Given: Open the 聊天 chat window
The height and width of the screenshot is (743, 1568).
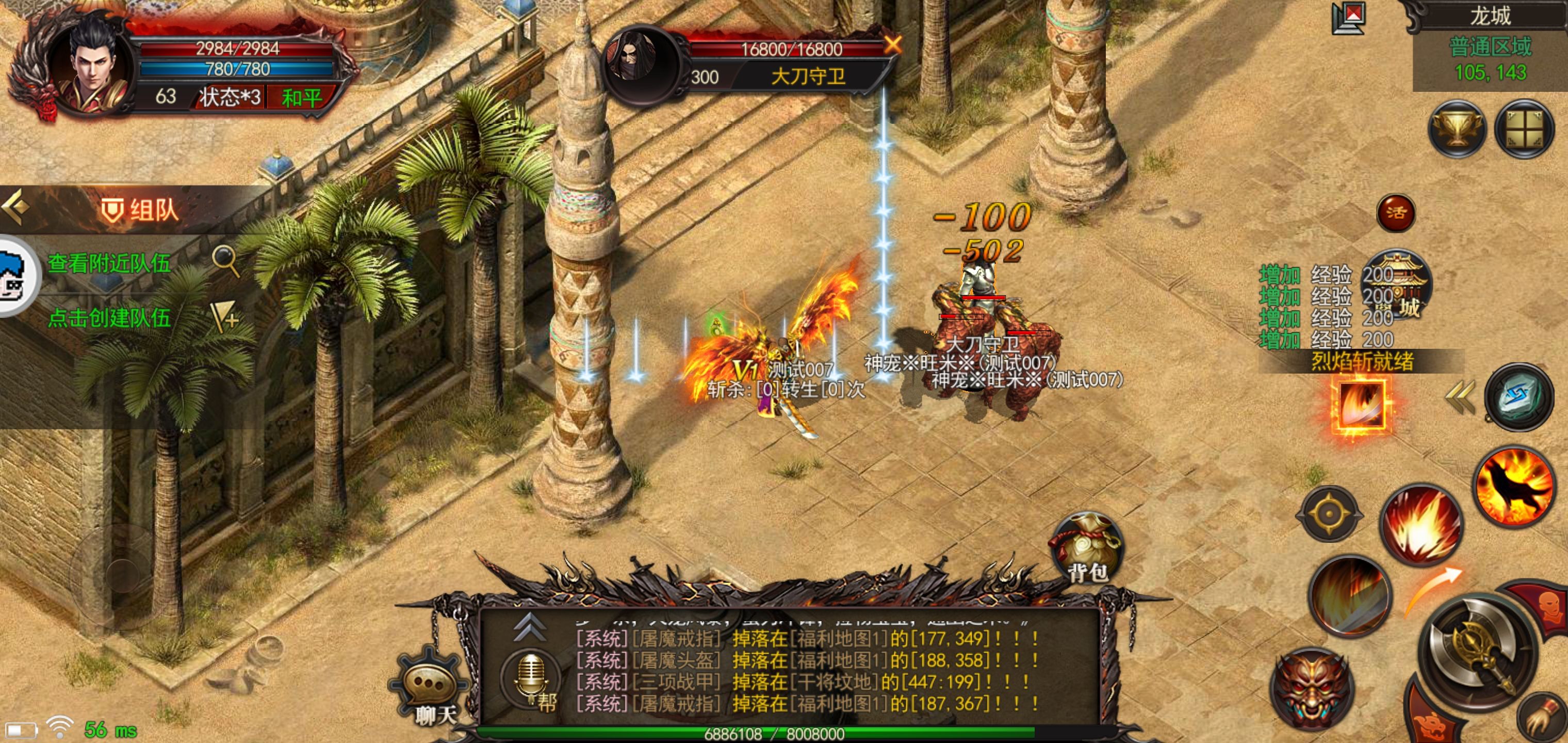Looking at the screenshot, I should tap(433, 689).
